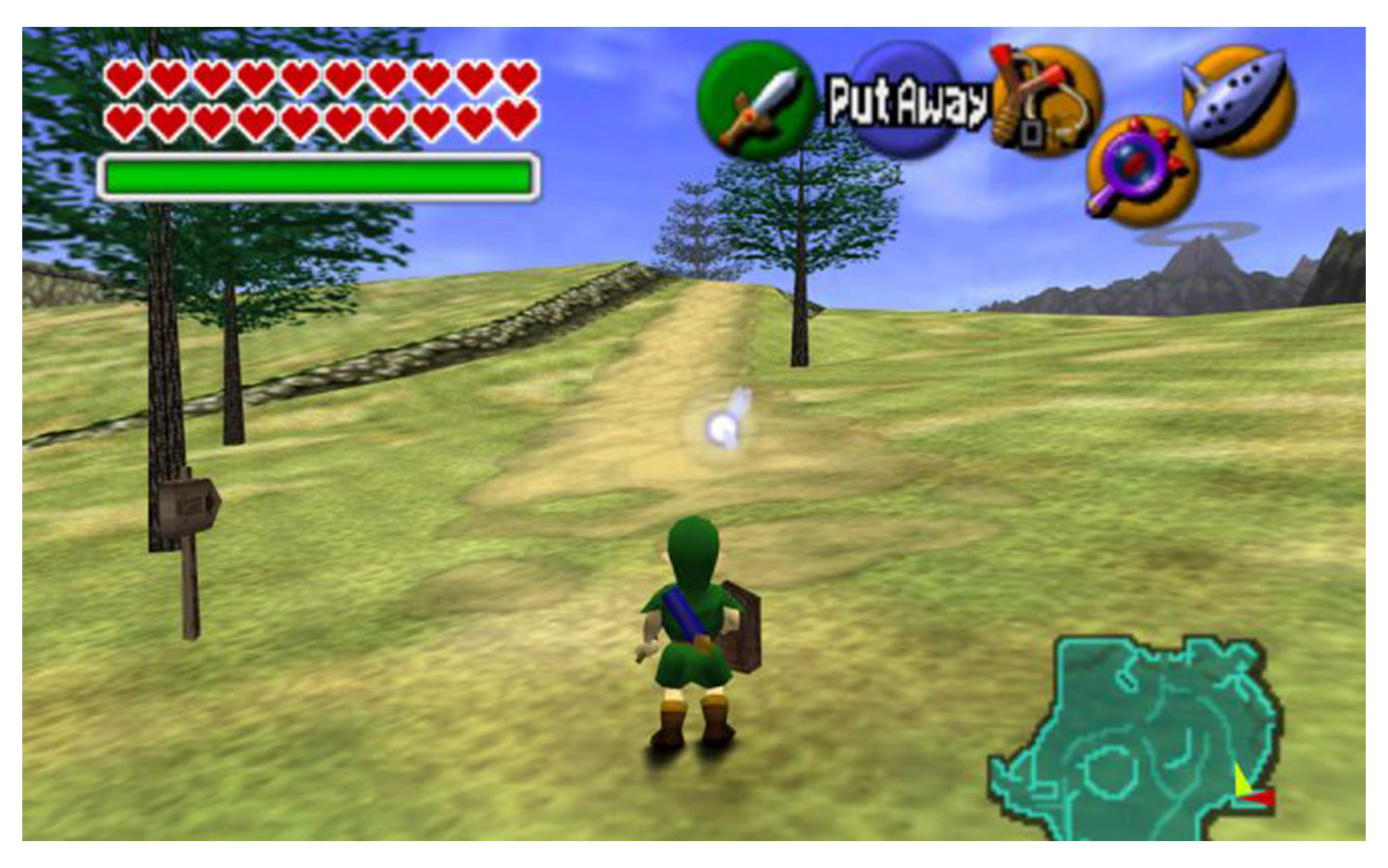Select the red map marker on the minimap
1388x868 pixels.
pos(1257,798)
